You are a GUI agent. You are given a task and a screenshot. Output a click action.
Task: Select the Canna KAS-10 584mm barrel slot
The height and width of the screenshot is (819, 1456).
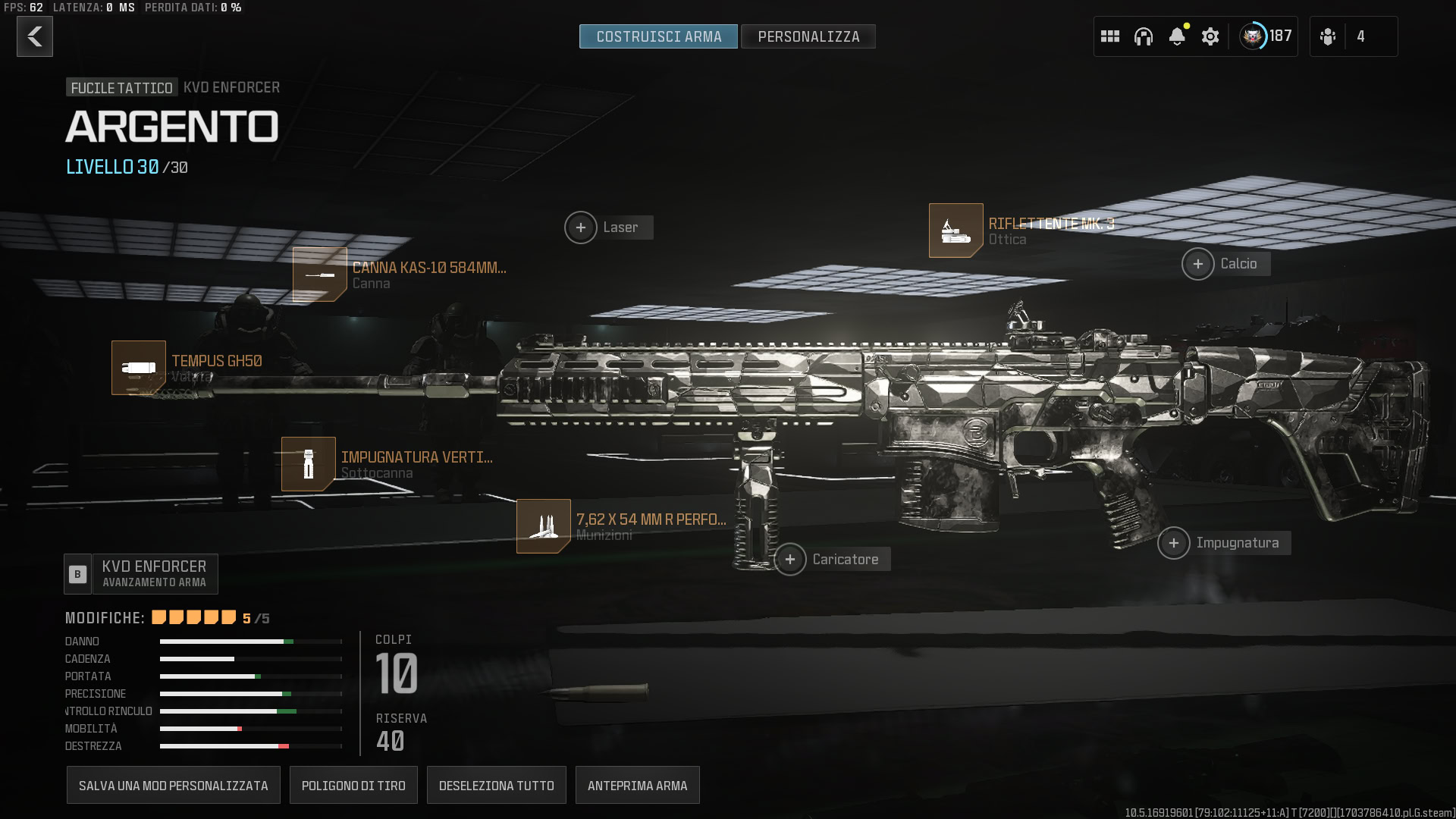tap(320, 275)
